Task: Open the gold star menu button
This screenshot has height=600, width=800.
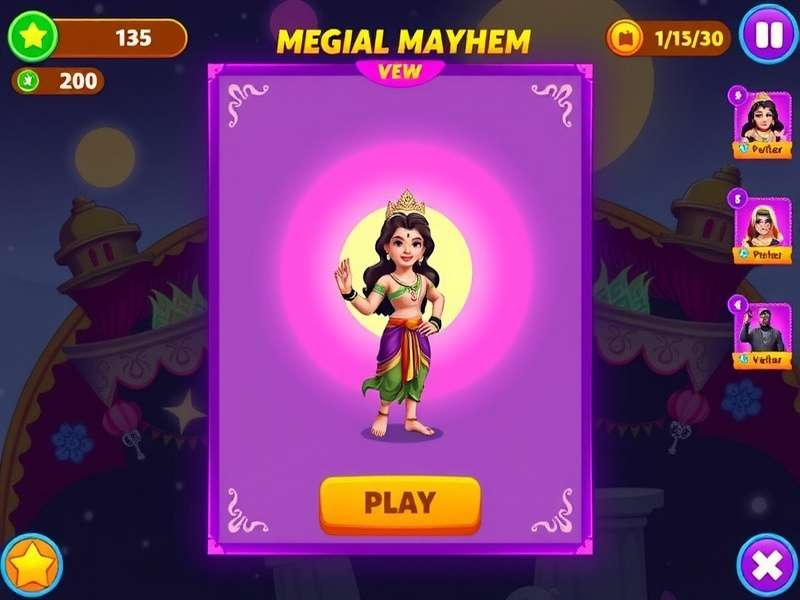Action: pos(31,567)
